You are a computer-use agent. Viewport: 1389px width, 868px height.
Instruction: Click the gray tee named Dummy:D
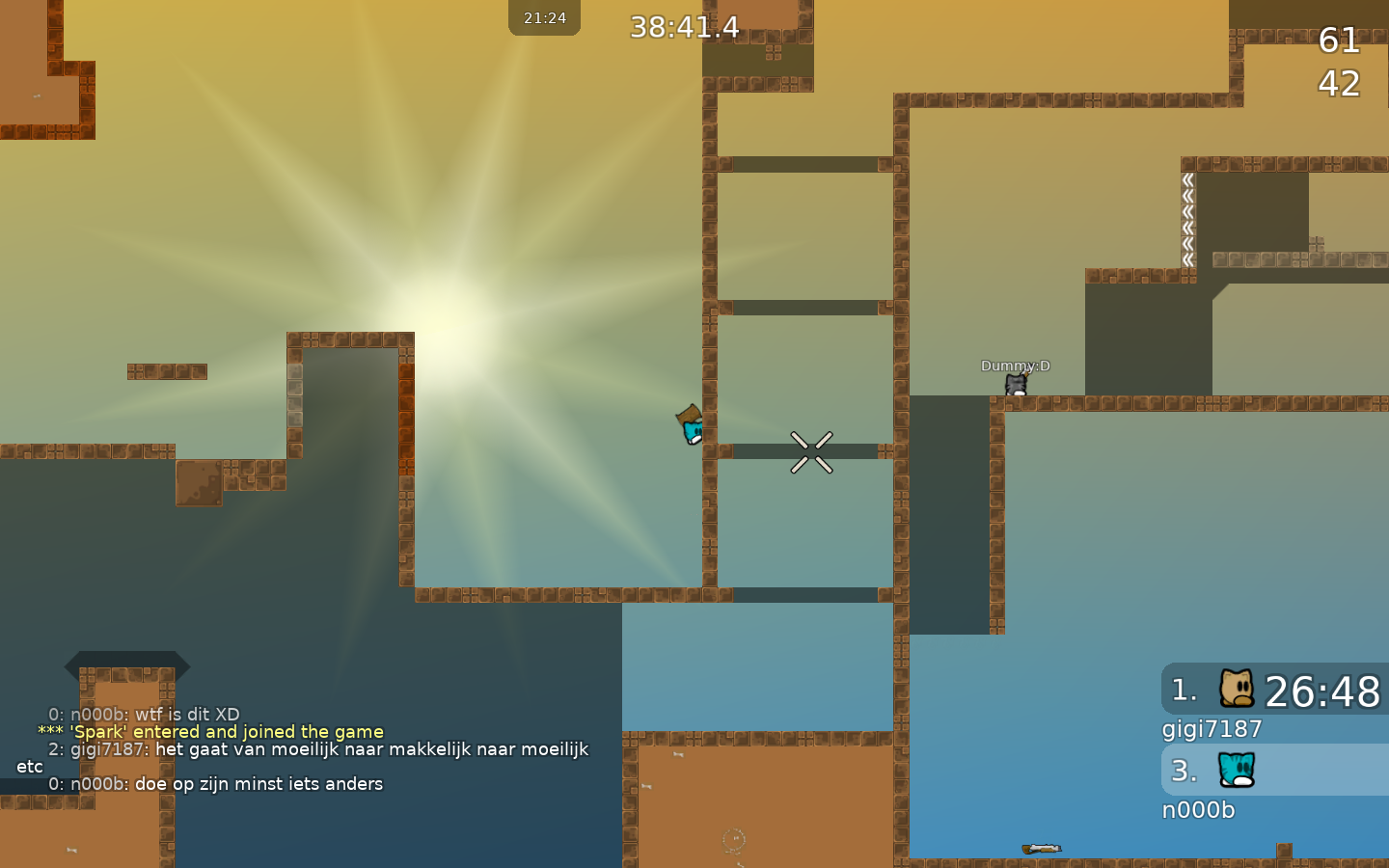pos(1014,383)
